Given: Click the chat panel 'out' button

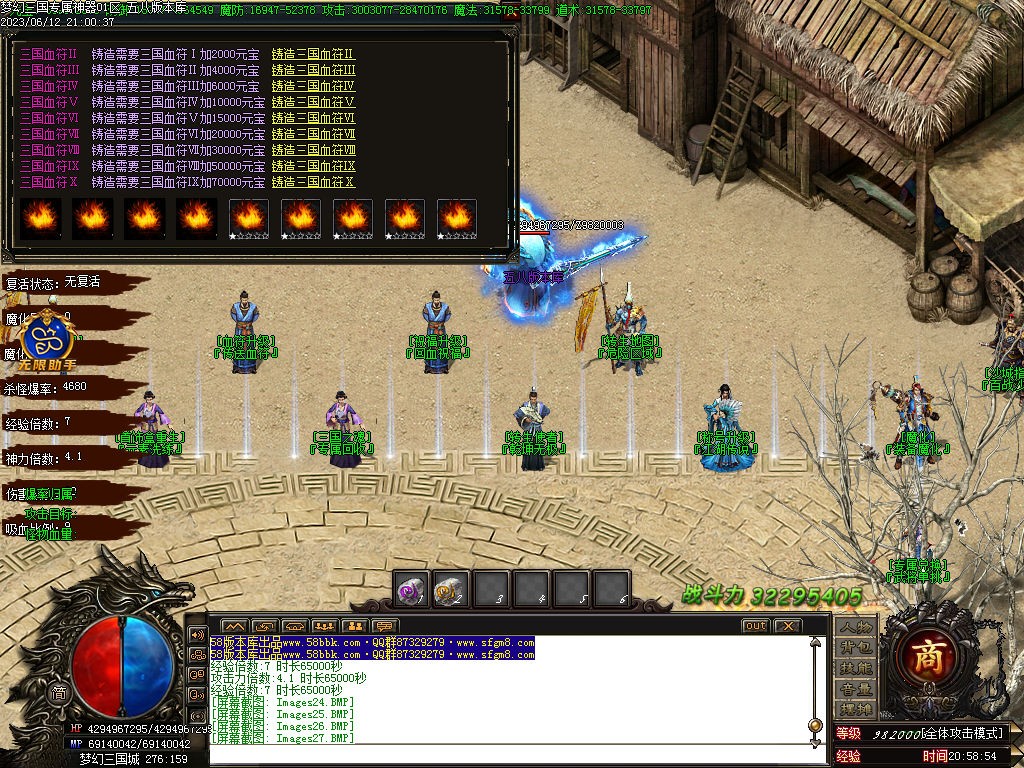Looking at the screenshot, I should (x=755, y=626).
